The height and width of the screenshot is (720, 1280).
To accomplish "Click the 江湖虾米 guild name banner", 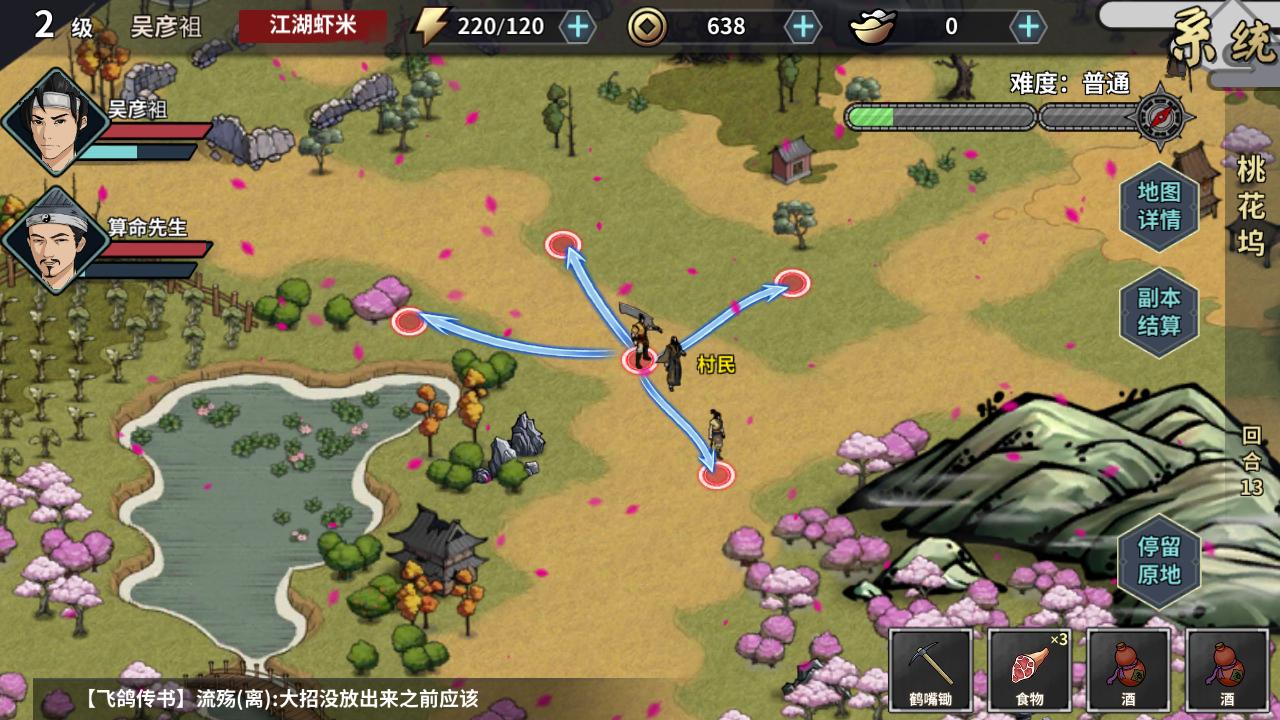I will [x=310, y=26].
